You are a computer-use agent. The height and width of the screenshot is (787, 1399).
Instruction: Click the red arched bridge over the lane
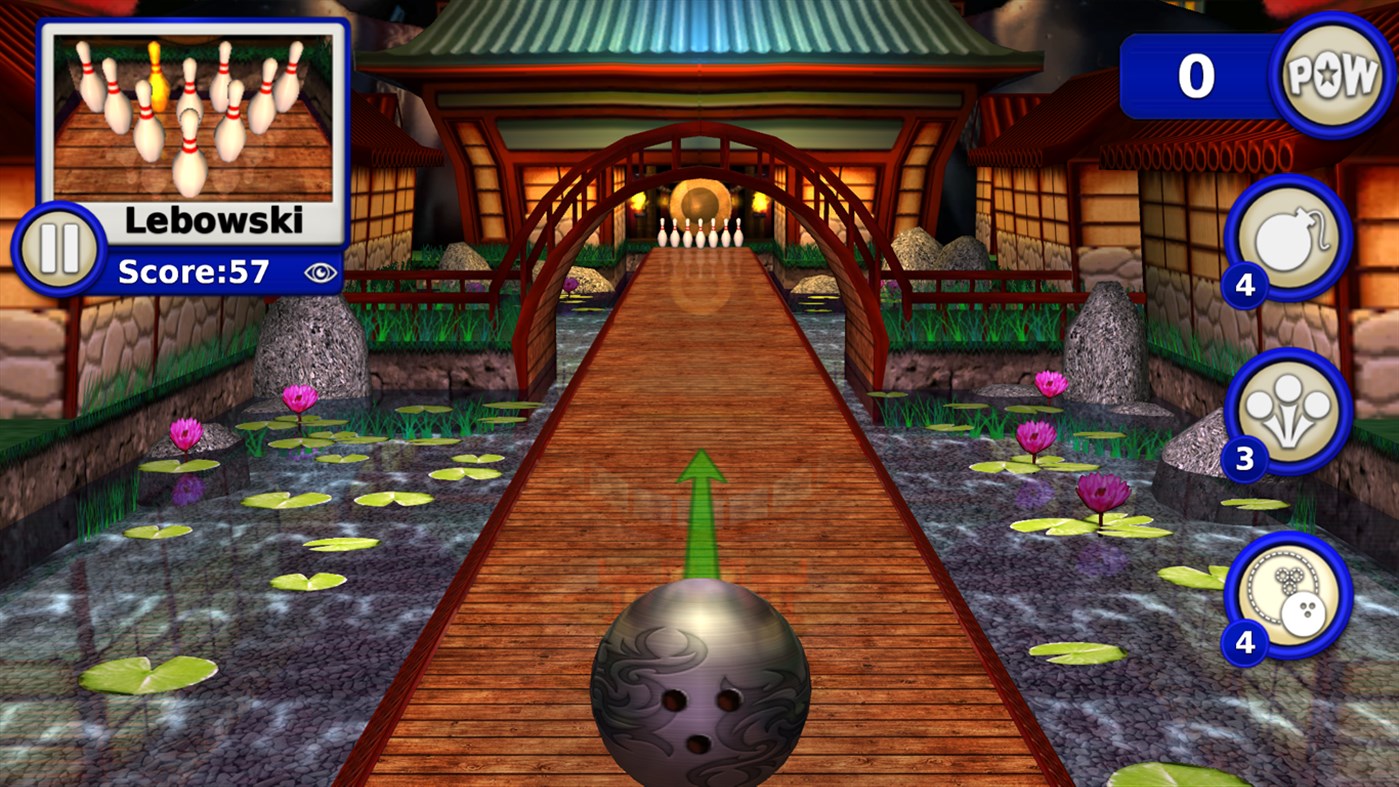pyautogui.click(x=700, y=160)
